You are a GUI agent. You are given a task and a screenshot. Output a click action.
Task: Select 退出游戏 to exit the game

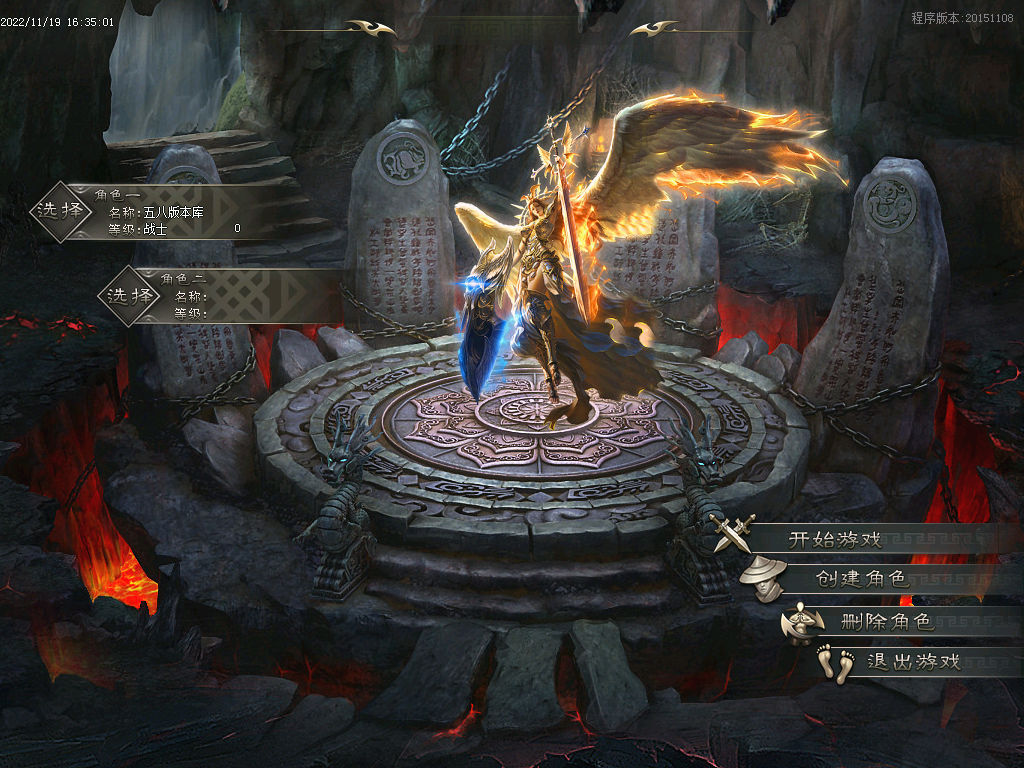coord(912,661)
